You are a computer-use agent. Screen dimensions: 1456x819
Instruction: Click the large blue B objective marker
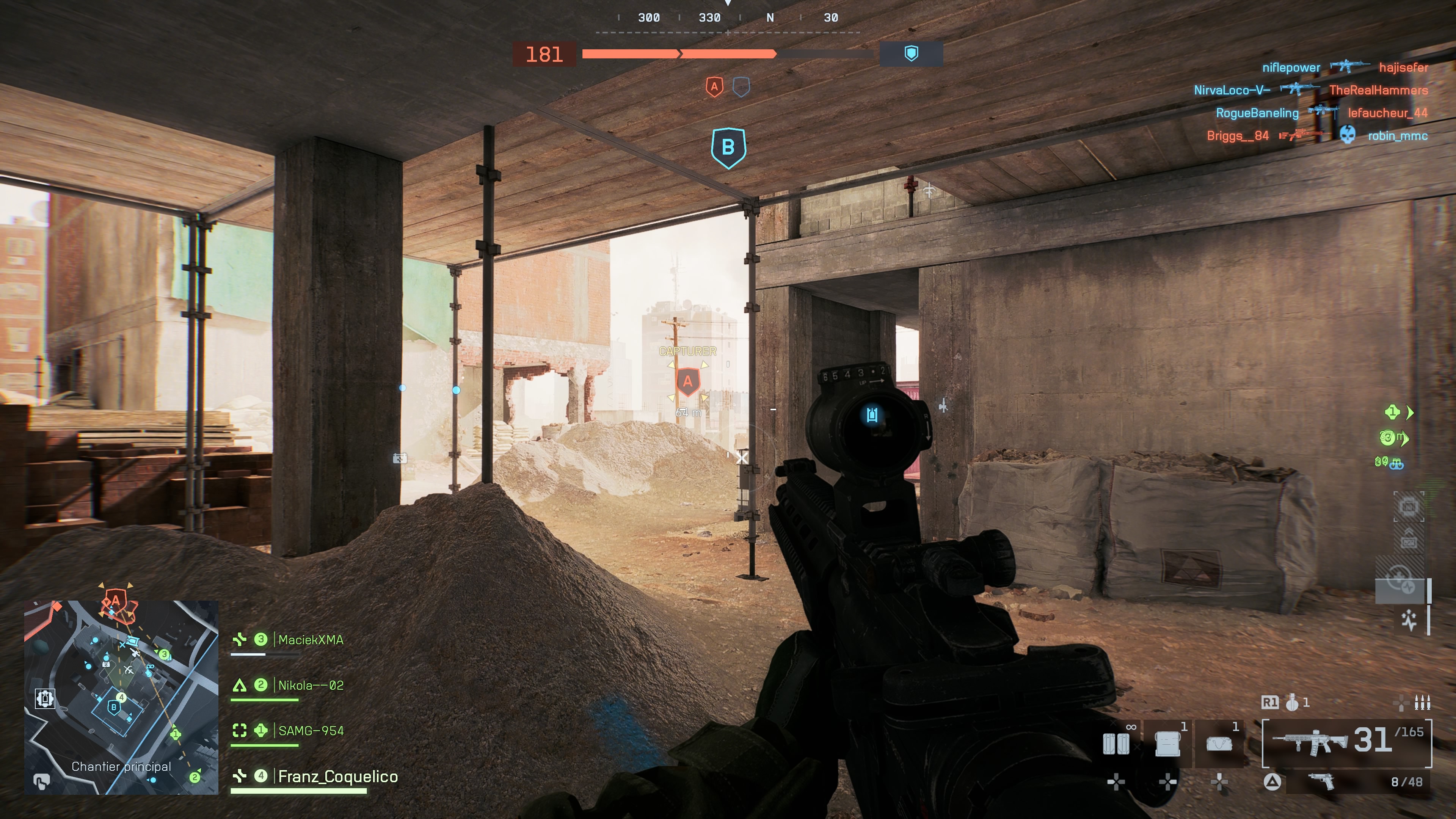point(728,147)
